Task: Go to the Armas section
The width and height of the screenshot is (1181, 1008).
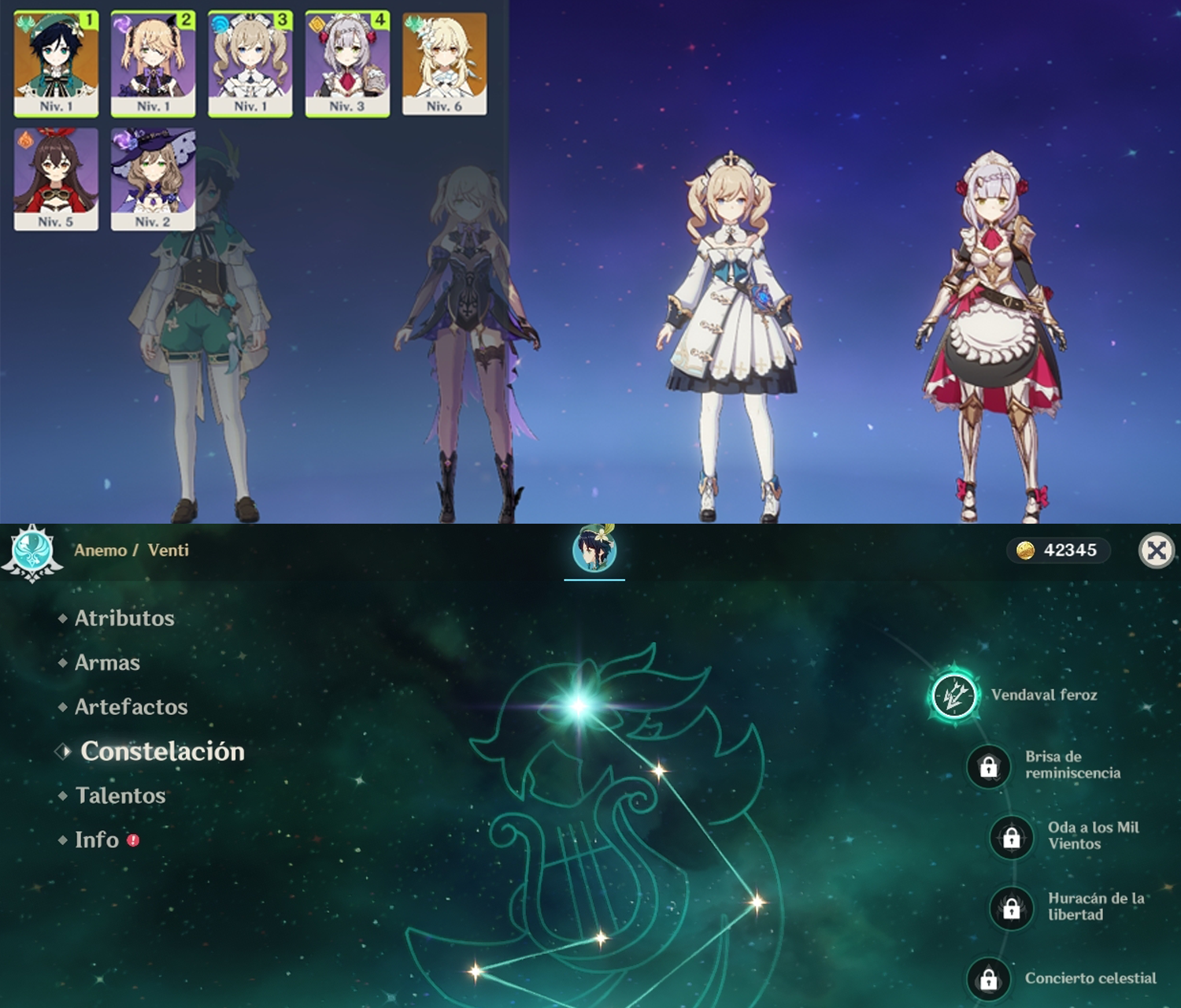Action: point(107,663)
